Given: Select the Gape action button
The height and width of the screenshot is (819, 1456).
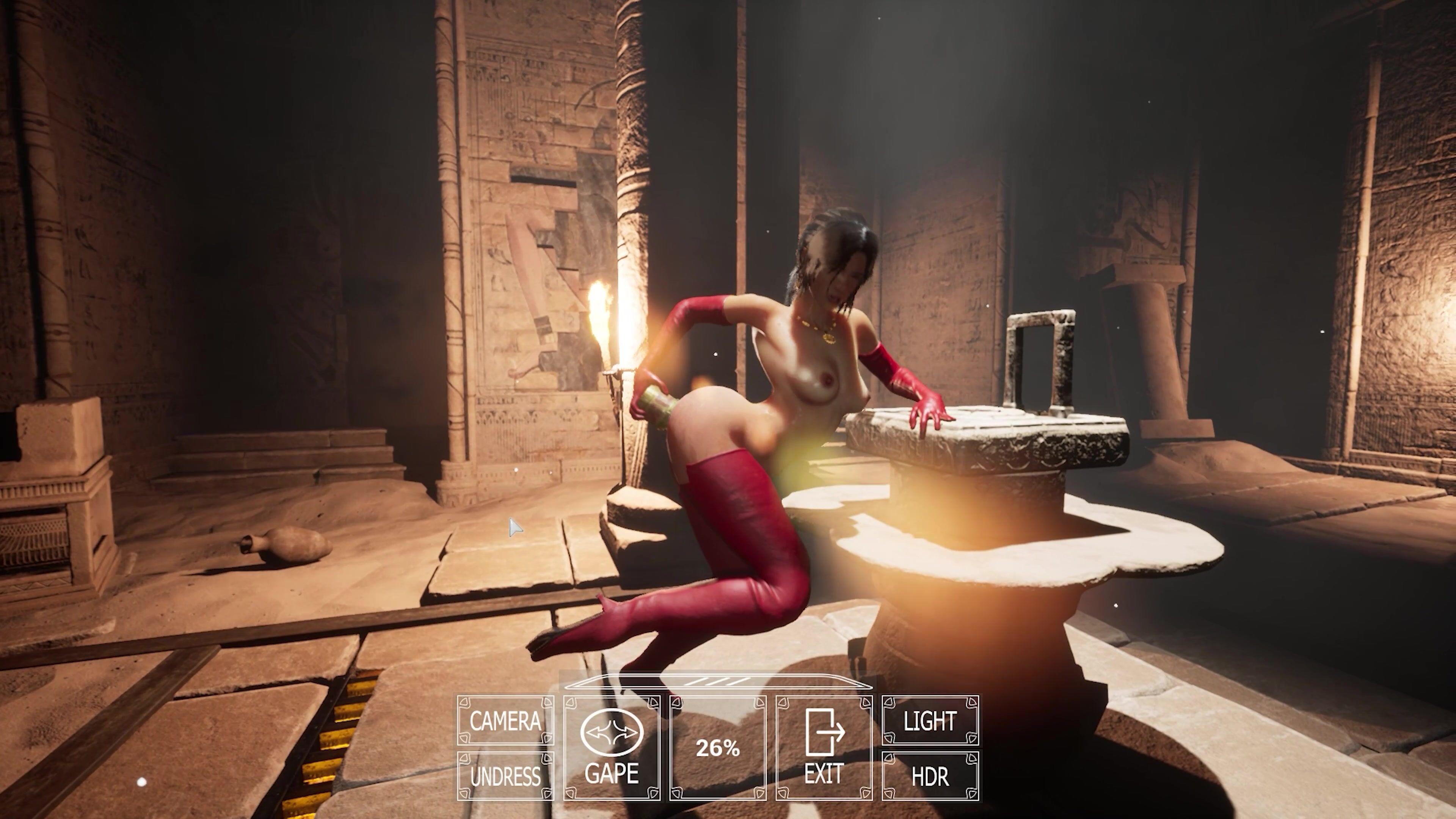Looking at the screenshot, I should 612,748.
